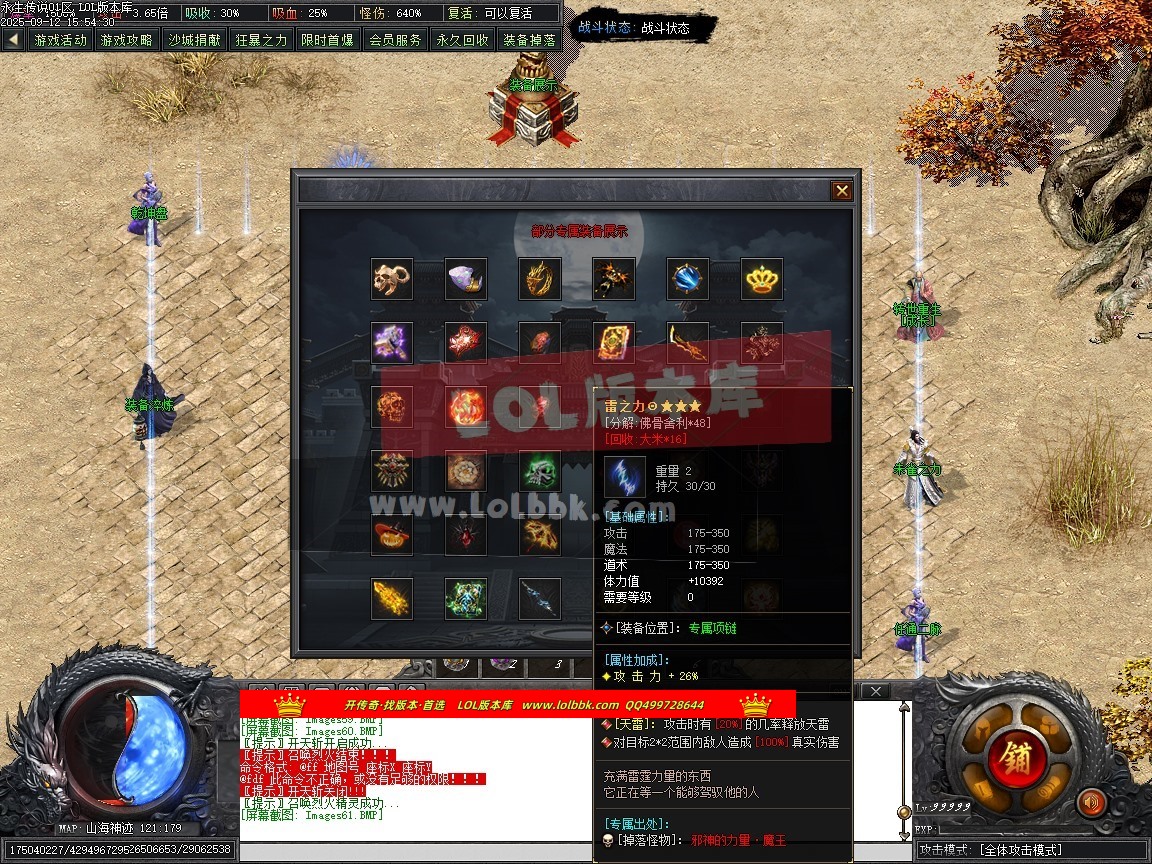Open the 狂暴之力 menu
1152x864 pixels.
[261, 40]
